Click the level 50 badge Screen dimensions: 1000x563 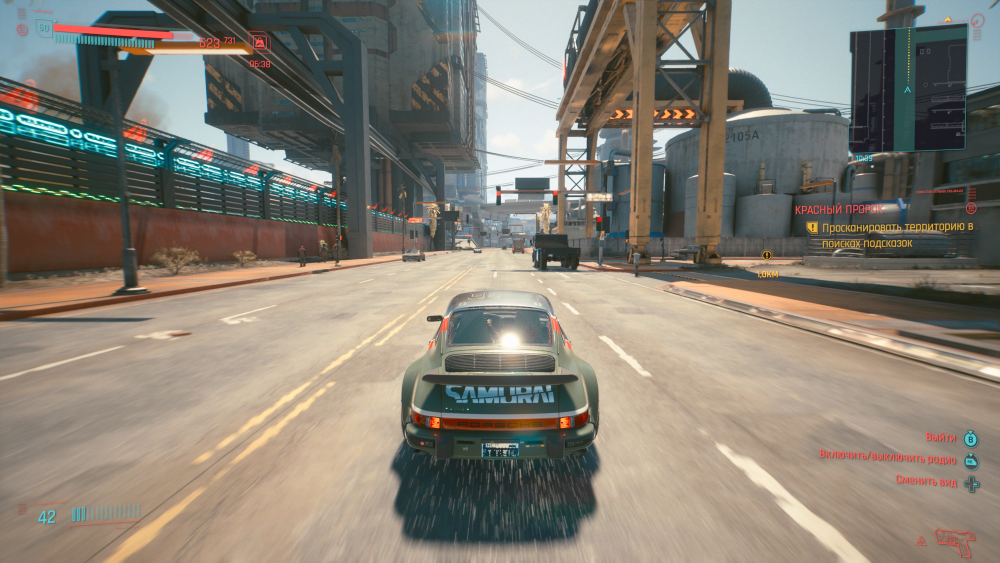[43, 28]
